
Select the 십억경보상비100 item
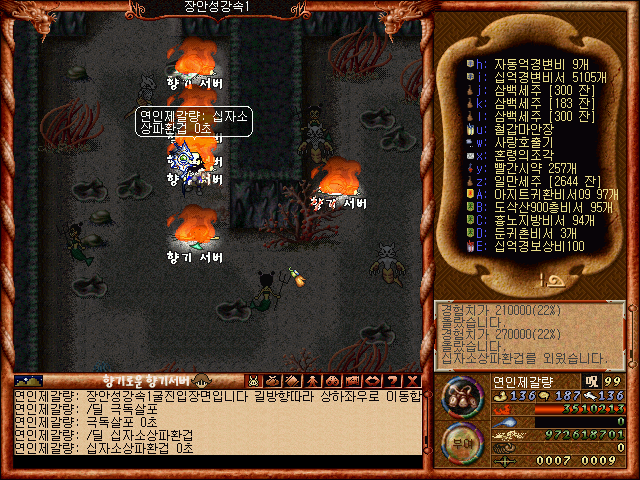coord(531,246)
